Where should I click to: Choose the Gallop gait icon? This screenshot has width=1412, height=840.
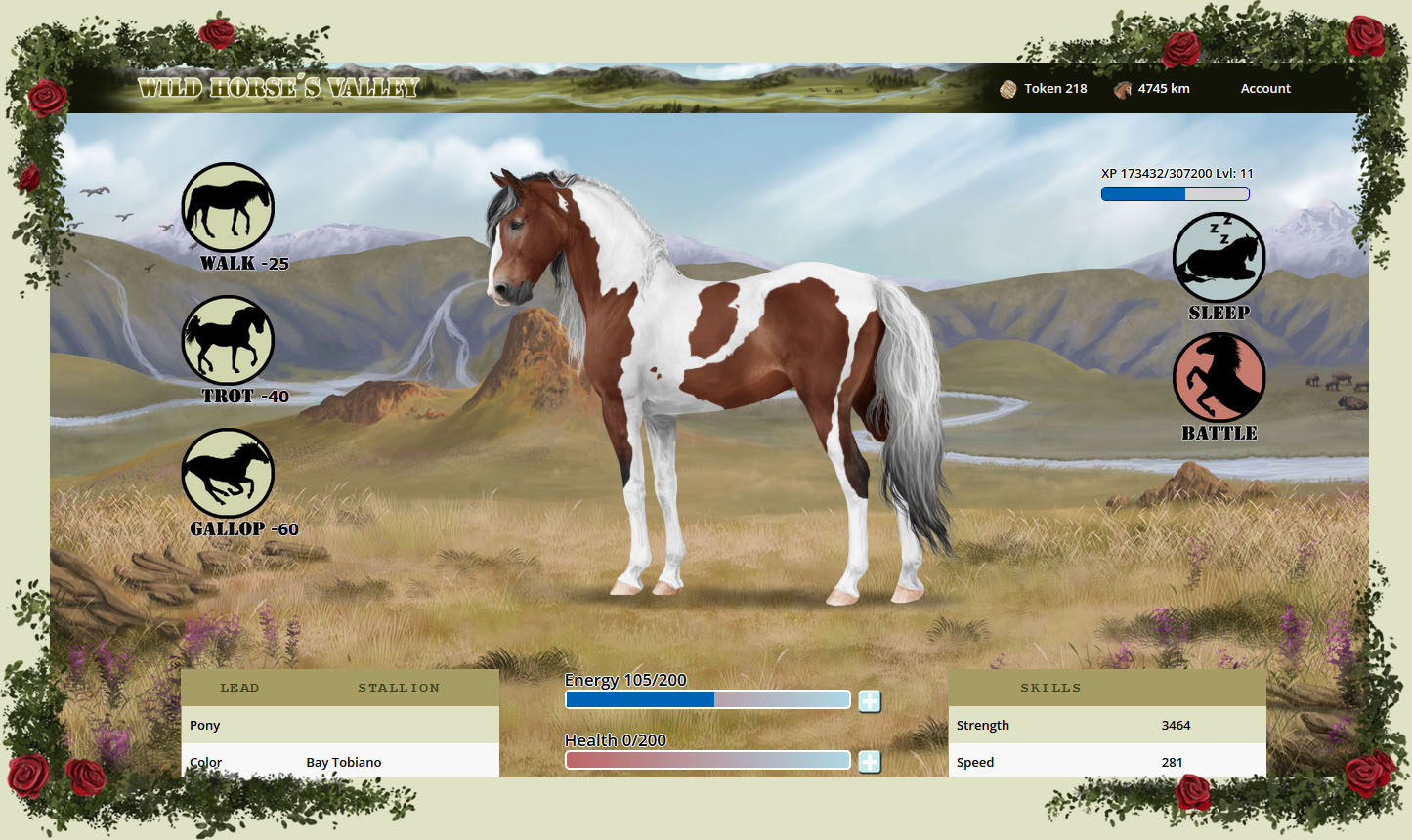pyautogui.click(x=228, y=474)
